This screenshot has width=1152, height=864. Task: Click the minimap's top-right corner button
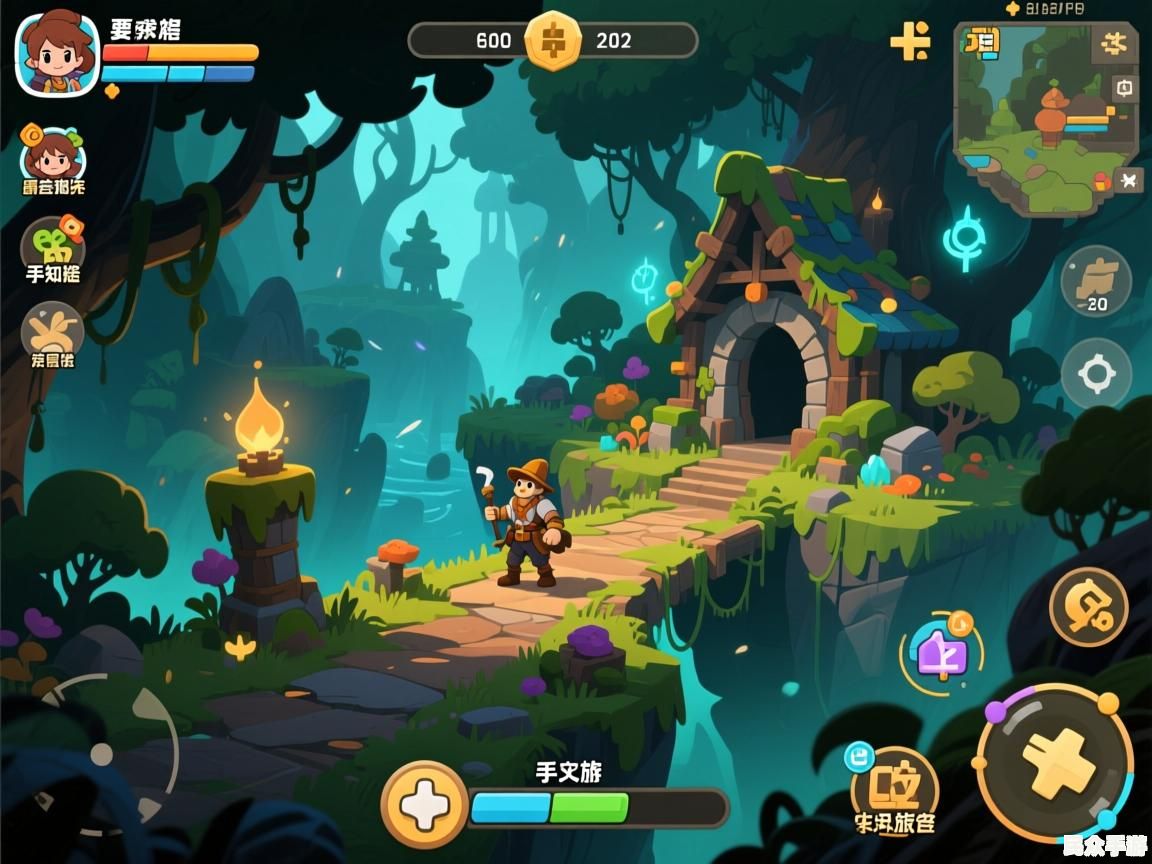1114,43
